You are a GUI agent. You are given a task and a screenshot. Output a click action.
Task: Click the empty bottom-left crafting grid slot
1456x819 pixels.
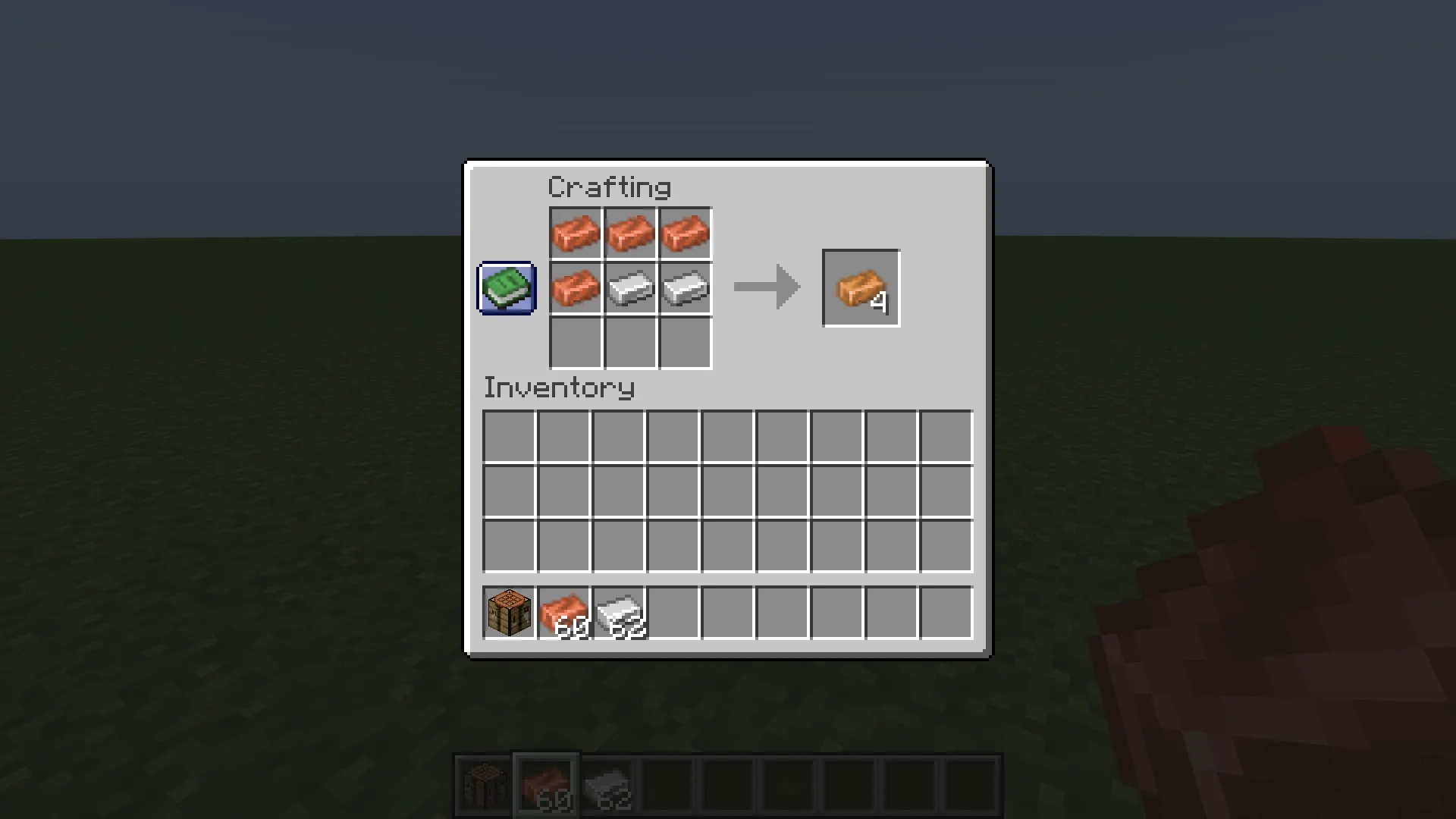575,343
